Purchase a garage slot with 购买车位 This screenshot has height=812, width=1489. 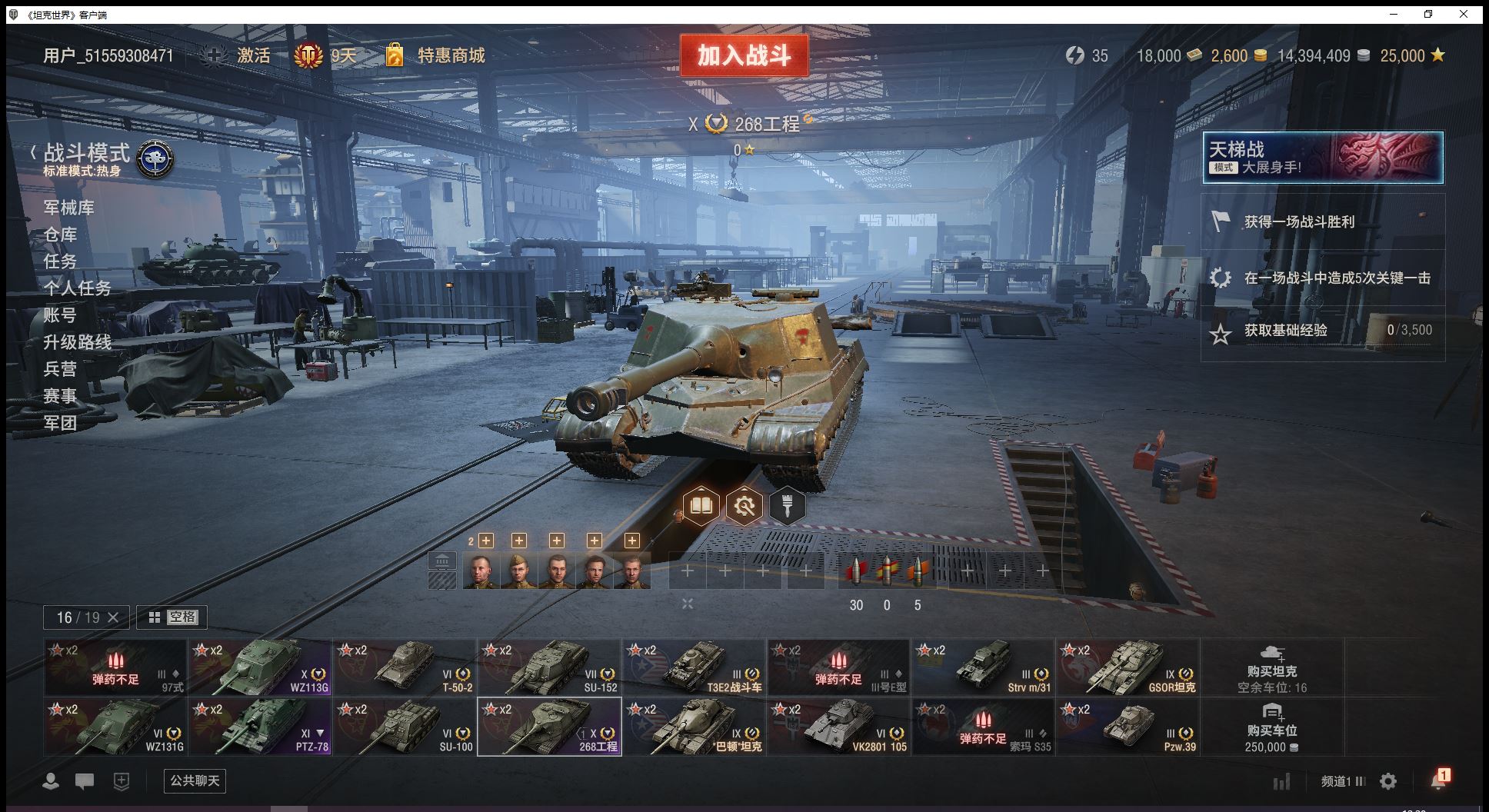click(1271, 727)
